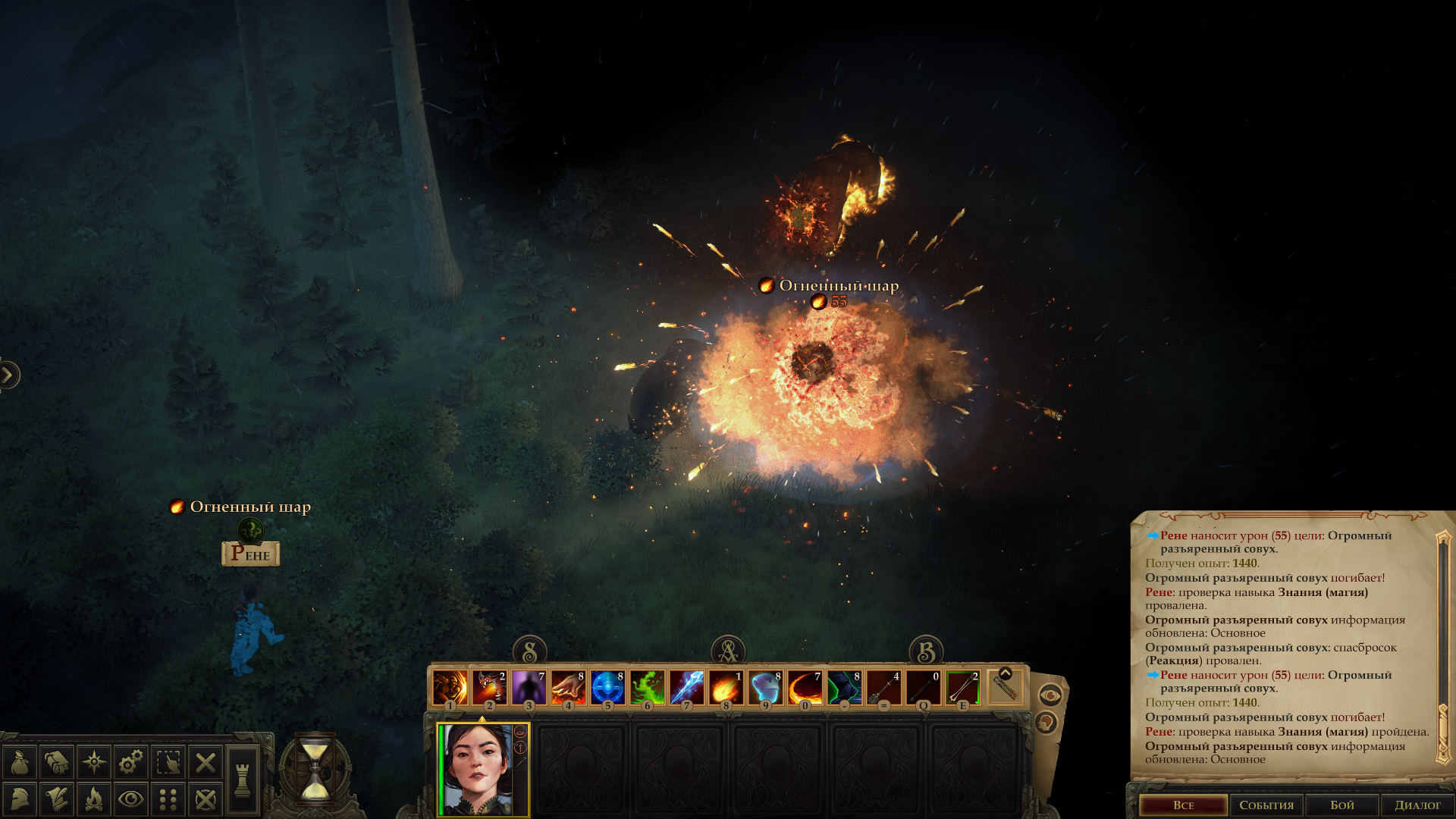Viewport: 1456px width, 819px height.
Task: Select the chess rook tactical mode button
Action: point(243,780)
